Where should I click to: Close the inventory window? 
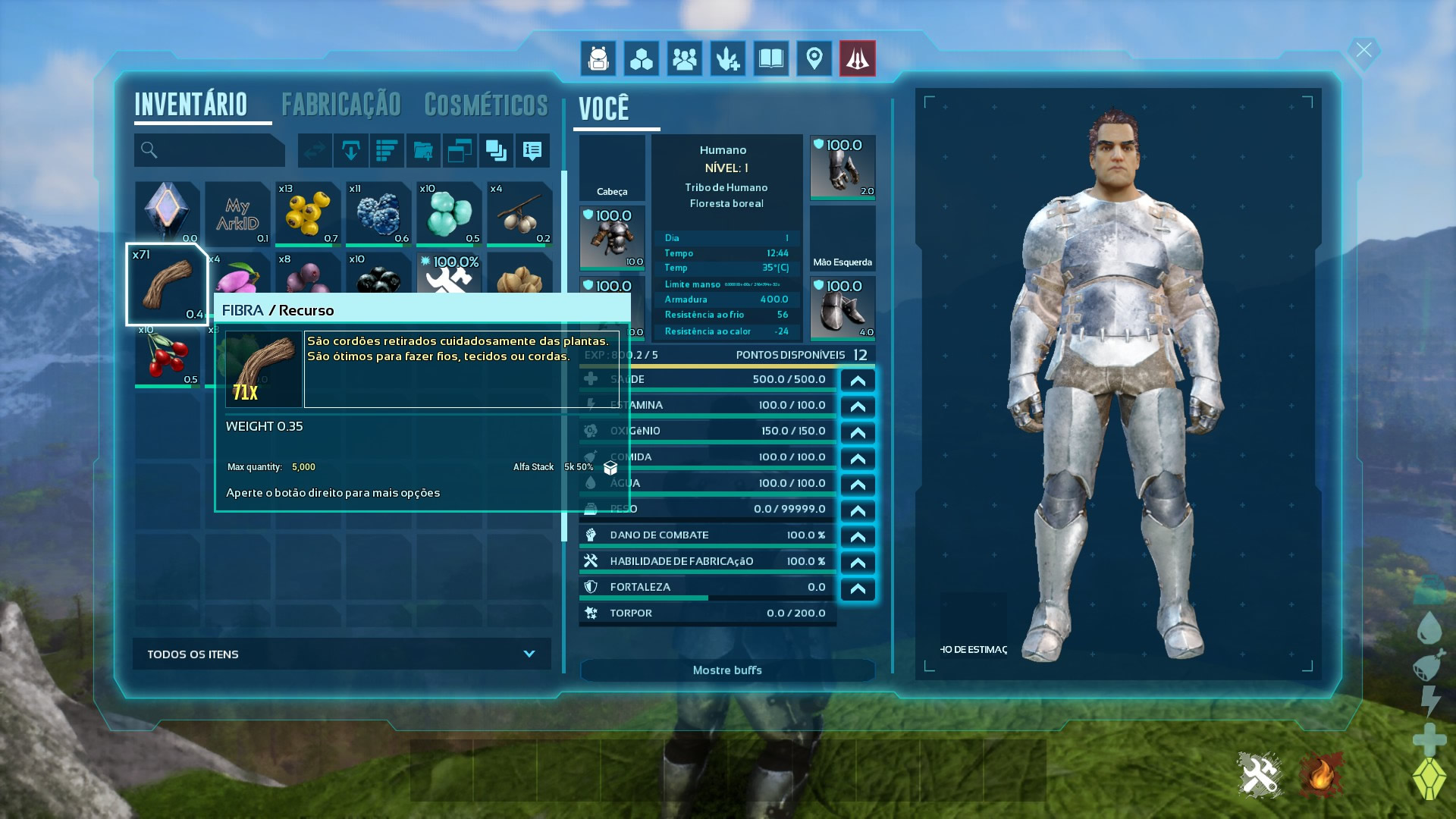click(1363, 51)
